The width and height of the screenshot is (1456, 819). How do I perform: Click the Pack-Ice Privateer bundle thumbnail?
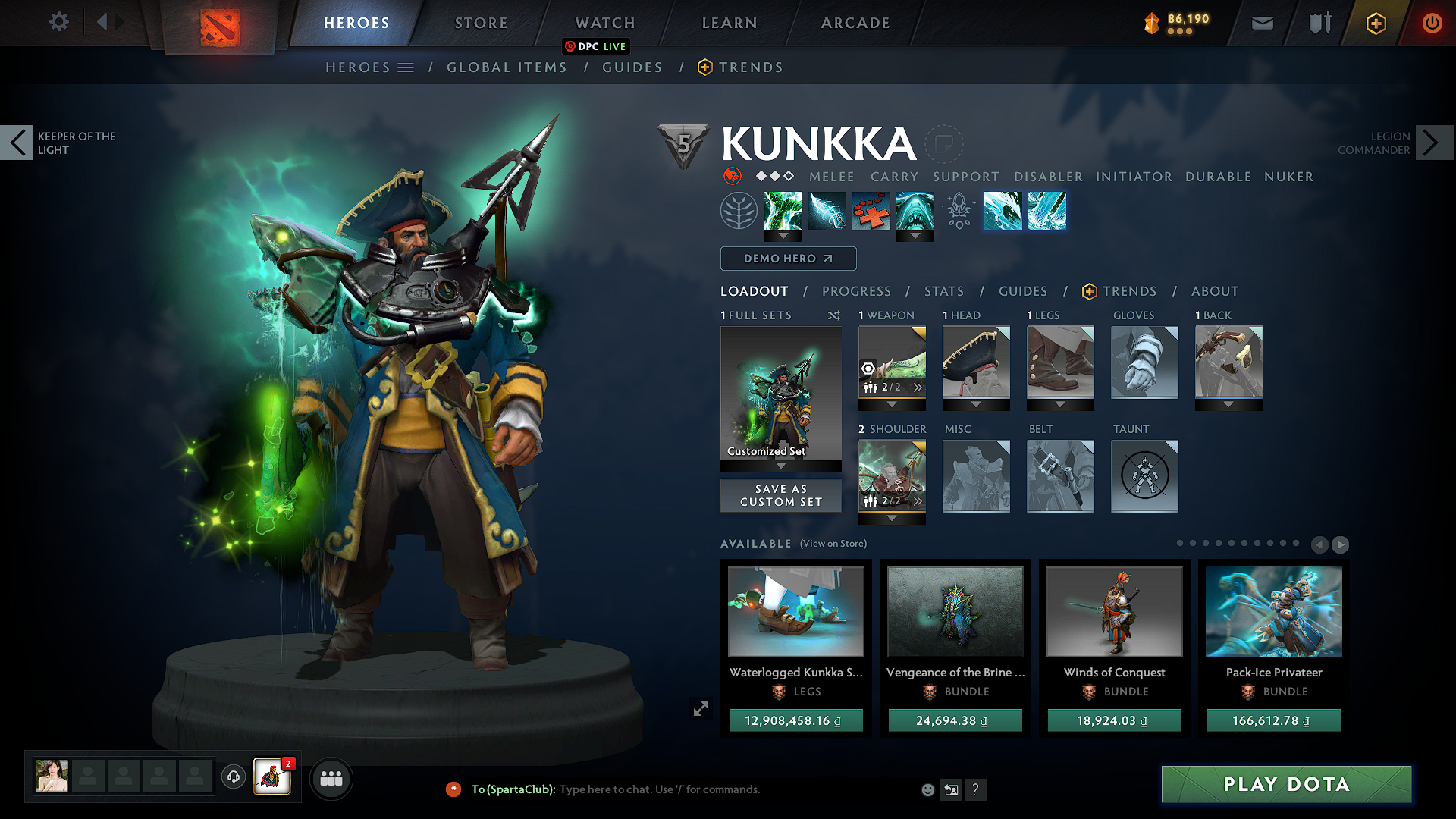coord(1273,612)
